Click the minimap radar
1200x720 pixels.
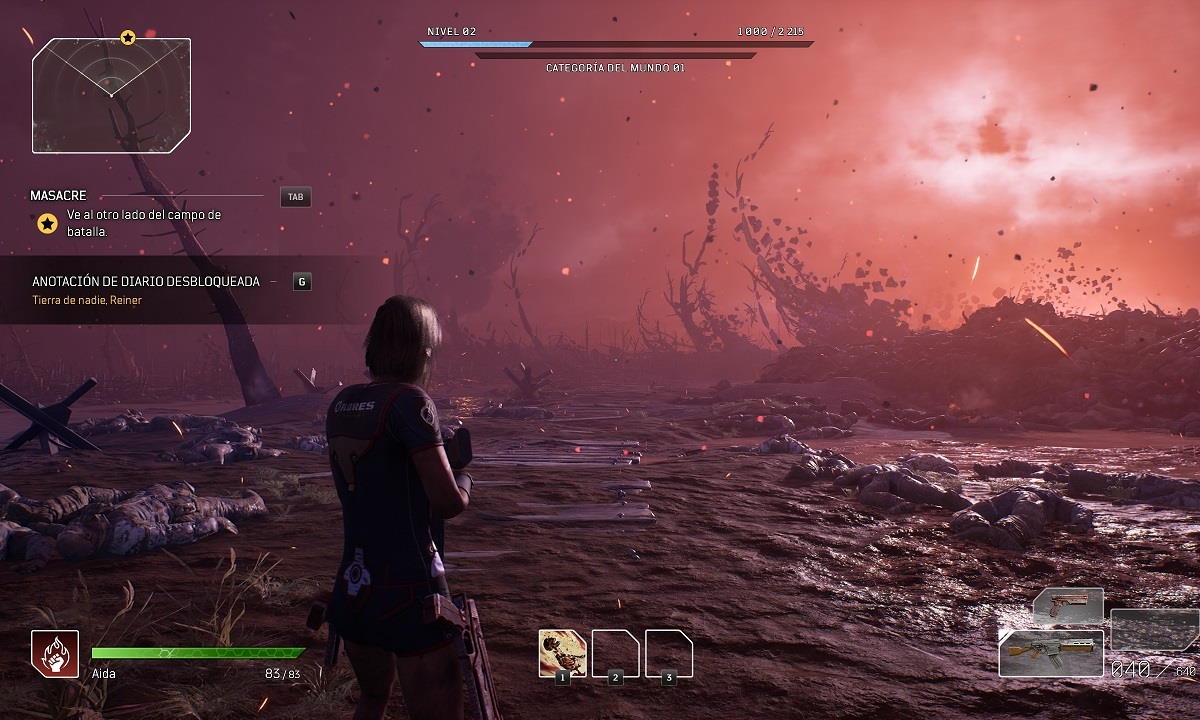[111, 96]
